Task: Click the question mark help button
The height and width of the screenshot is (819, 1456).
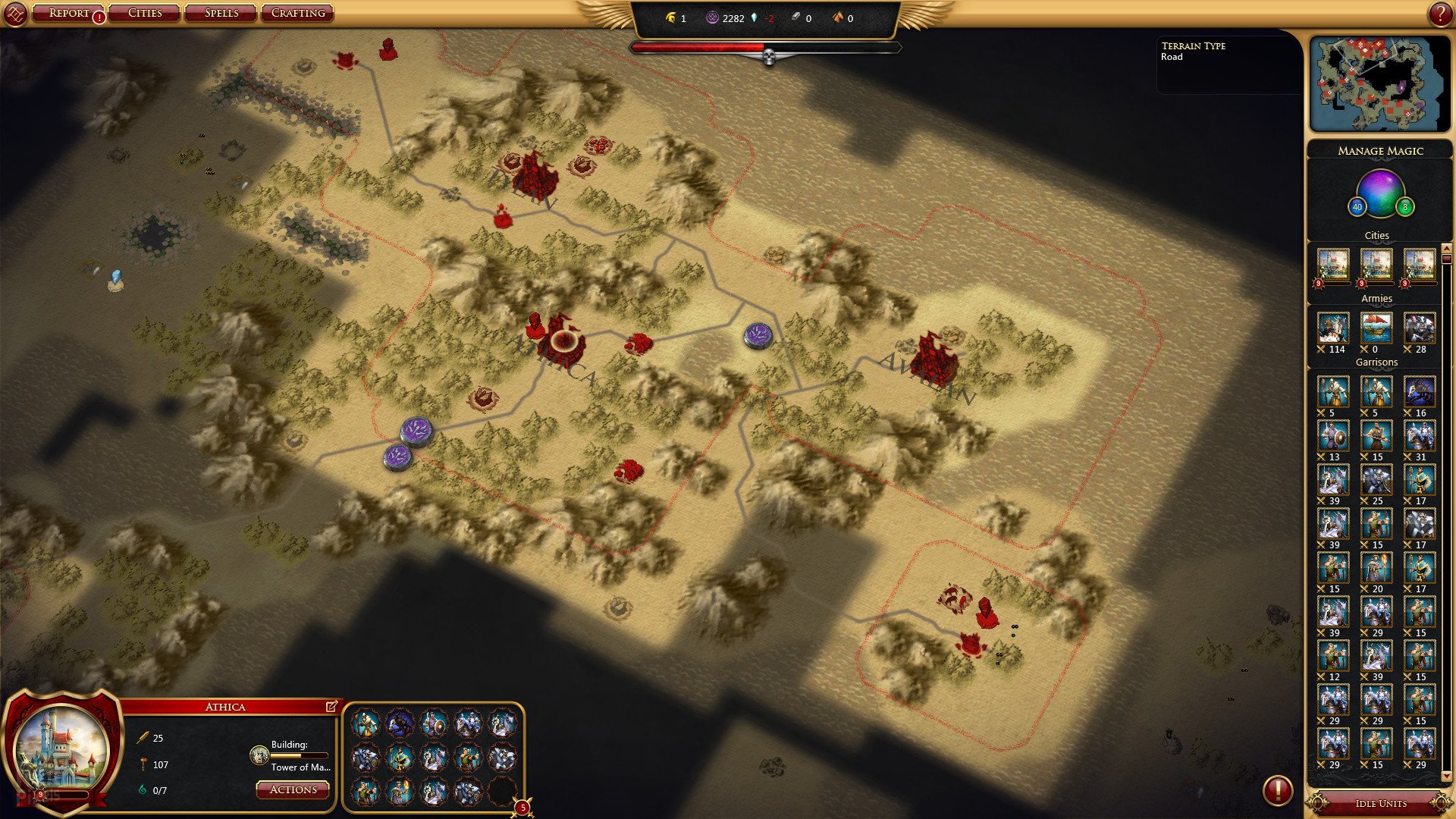Action: [1440, 14]
